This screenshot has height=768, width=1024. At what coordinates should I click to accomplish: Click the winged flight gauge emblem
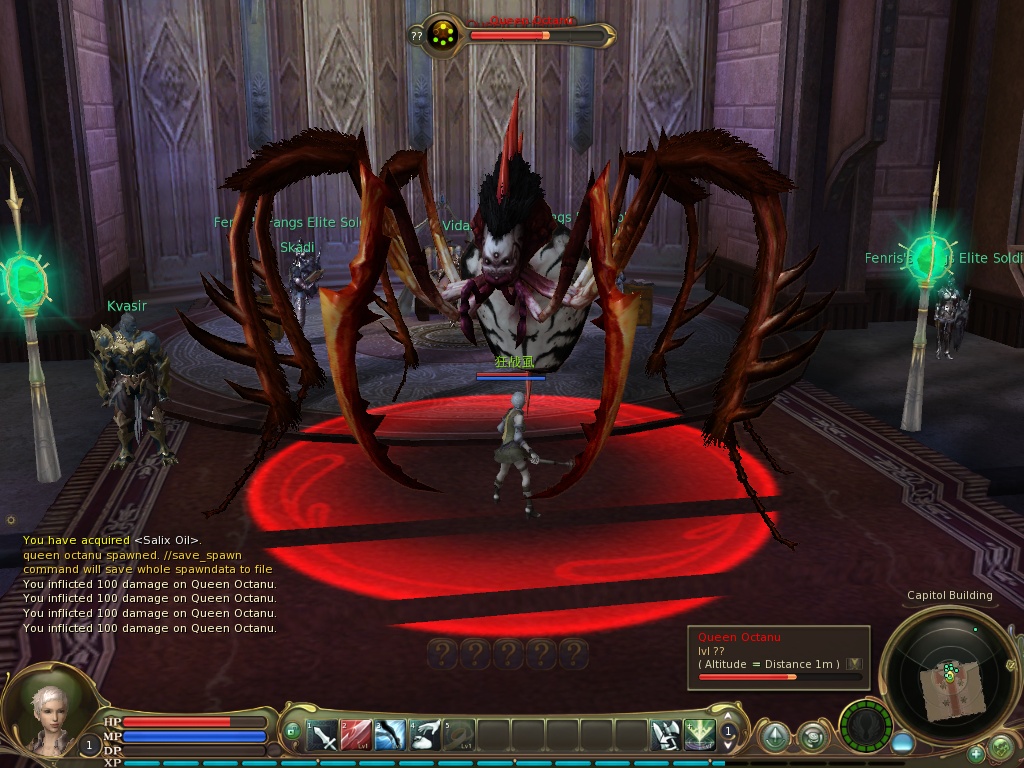pyautogui.click(x=865, y=725)
